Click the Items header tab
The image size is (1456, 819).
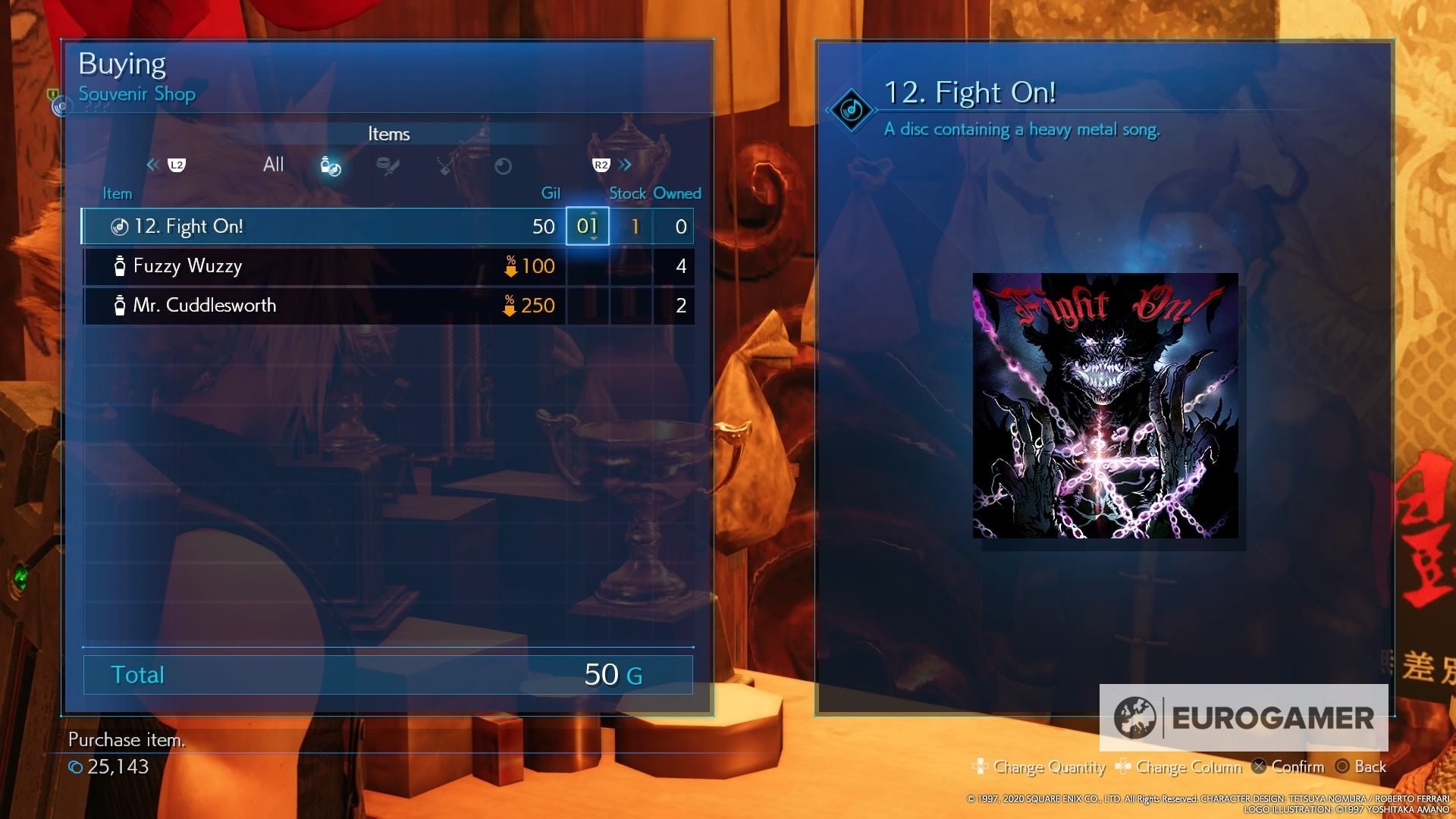pyautogui.click(x=388, y=133)
